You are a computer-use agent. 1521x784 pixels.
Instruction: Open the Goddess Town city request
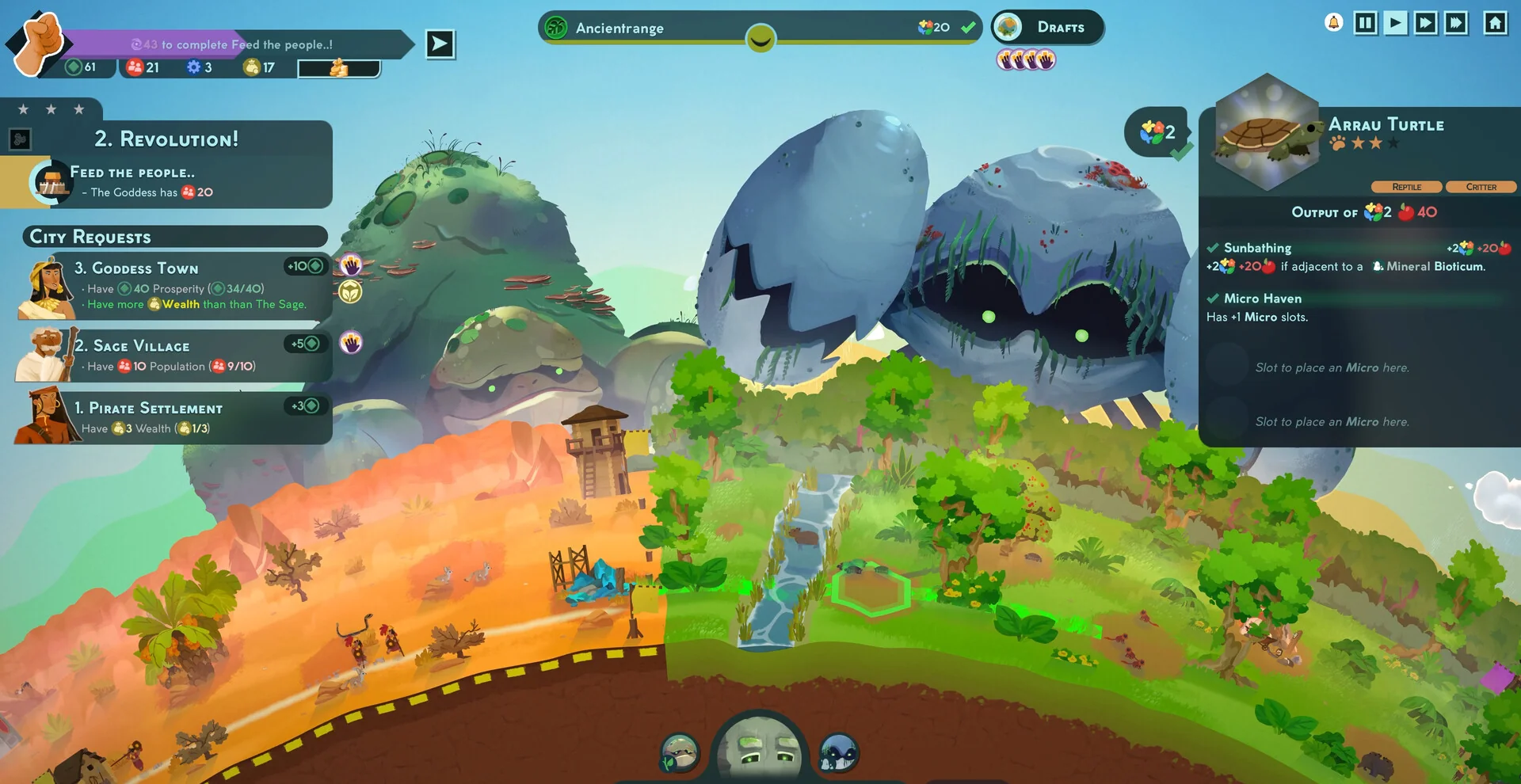point(174,286)
